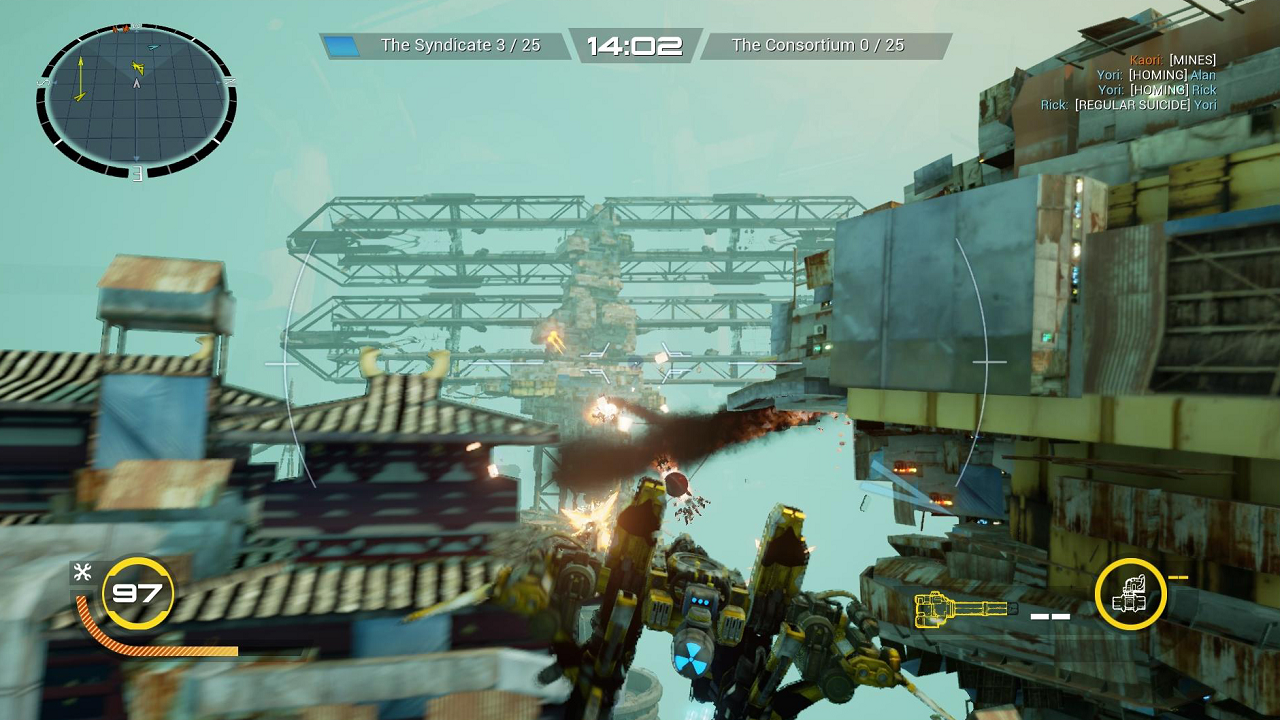Select the circled Vector transform mode icon

[1131, 595]
